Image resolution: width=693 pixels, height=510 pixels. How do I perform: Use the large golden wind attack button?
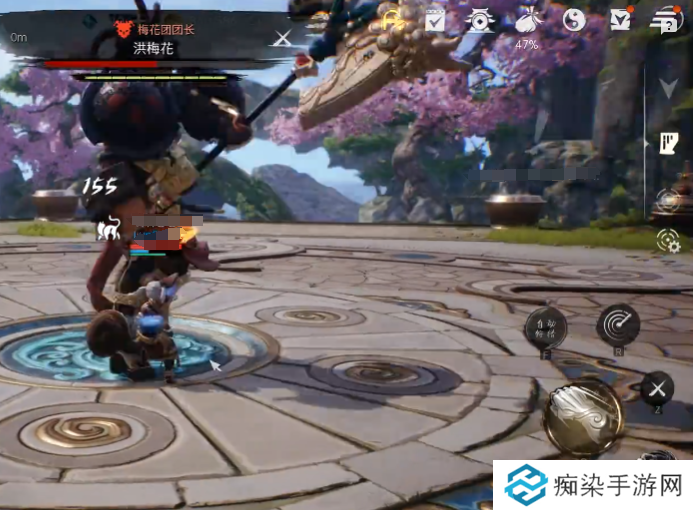[x=583, y=414]
